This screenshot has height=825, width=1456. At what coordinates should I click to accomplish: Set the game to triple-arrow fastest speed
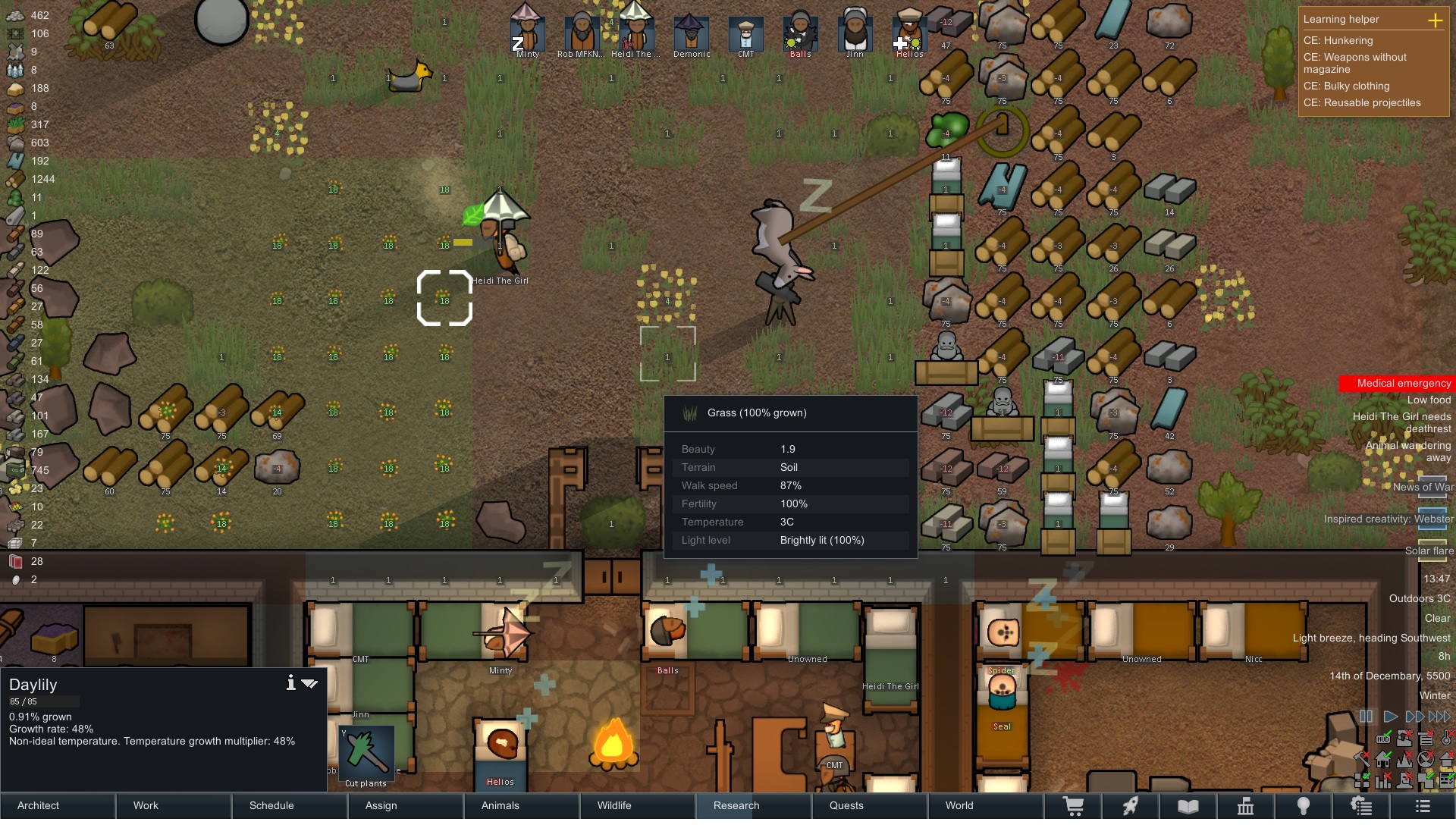pyautogui.click(x=1440, y=717)
